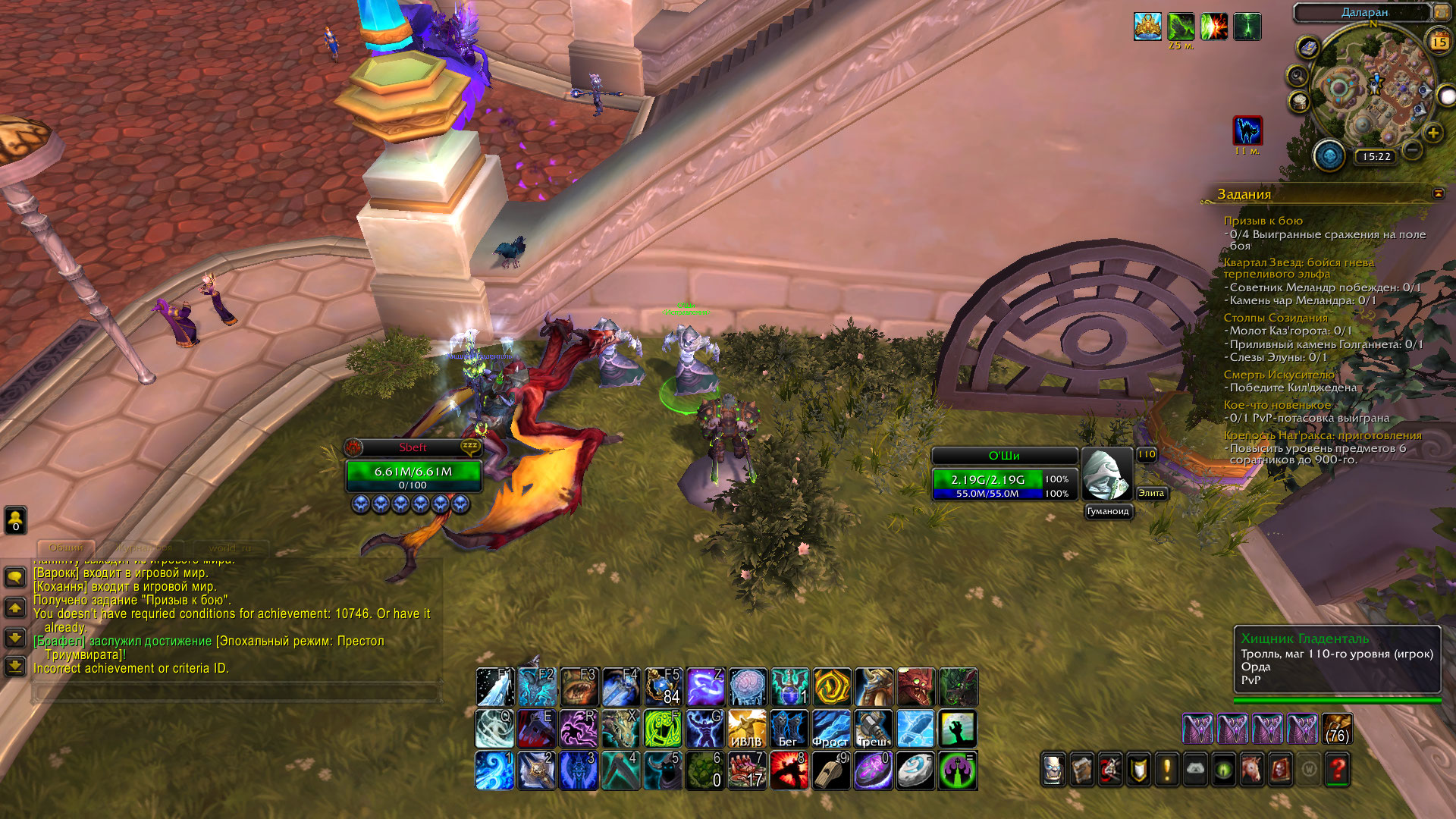Collapse the Задания quest tracker
Image resolution: width=1456 pixels, height=819 pixels.
tap(1438, 194)
